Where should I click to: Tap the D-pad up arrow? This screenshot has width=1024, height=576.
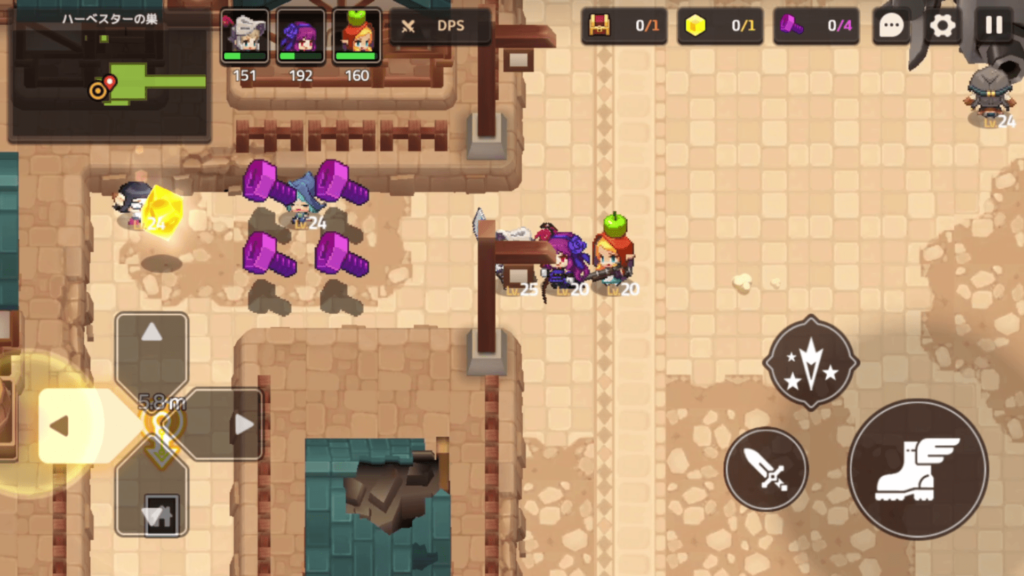pyautogui.click(x=152, y=334)
